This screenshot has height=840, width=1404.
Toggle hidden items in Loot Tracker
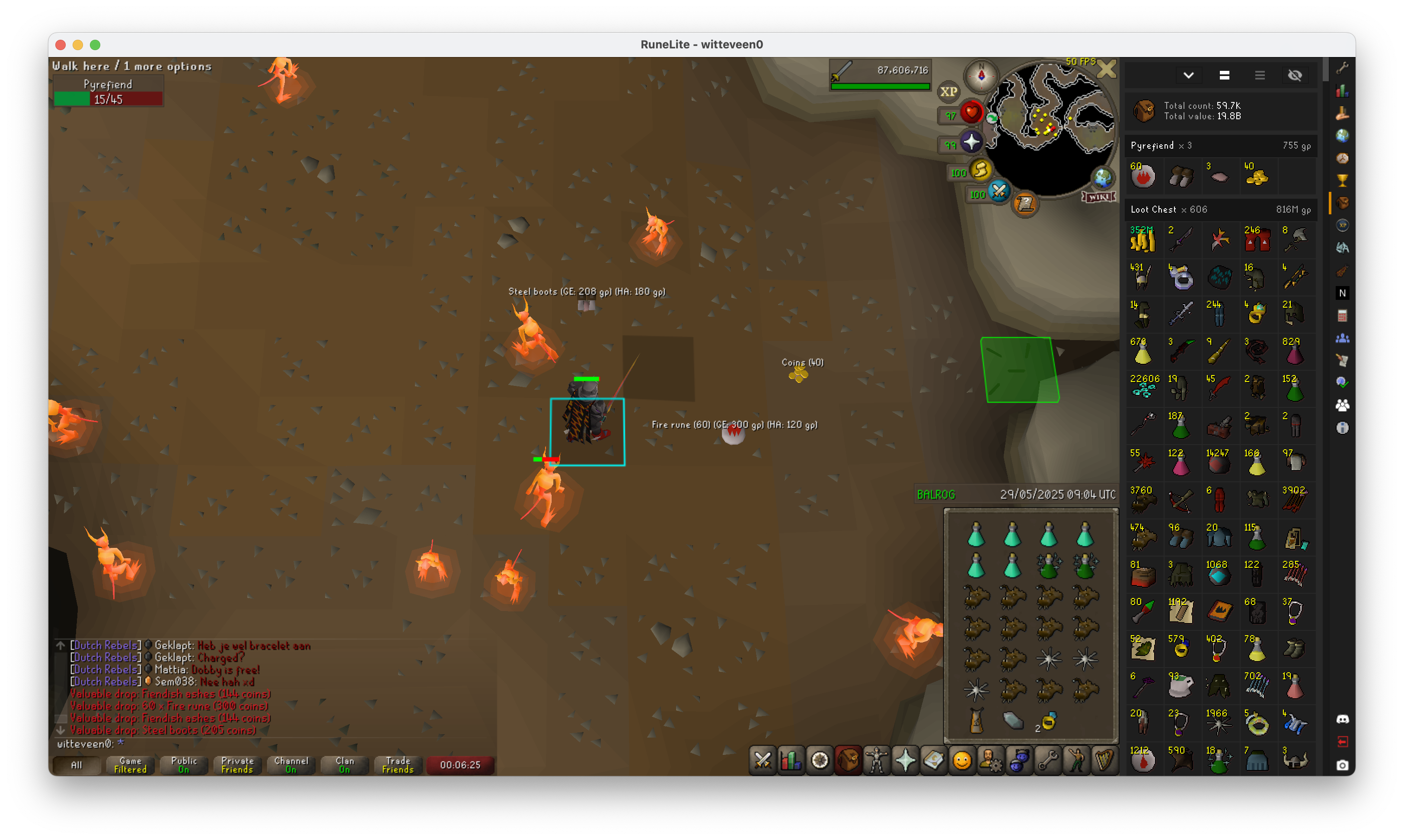tap(1295, 75)
